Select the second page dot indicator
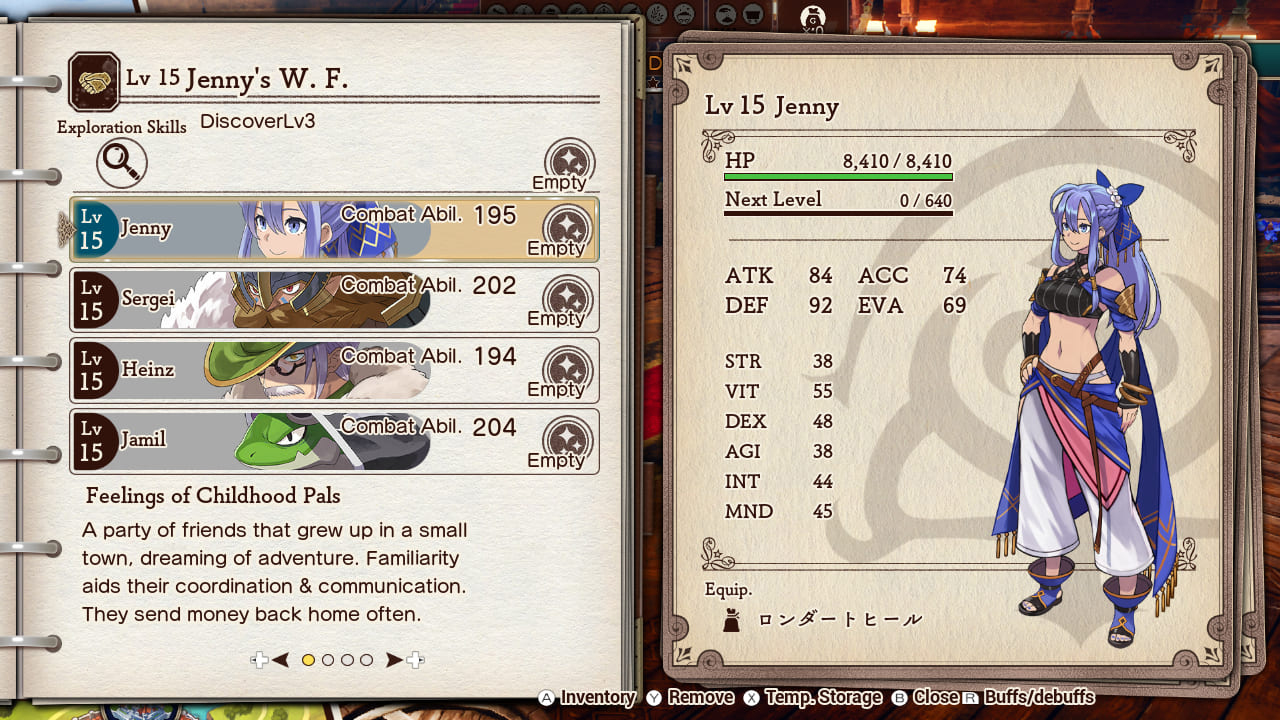The width and height of the screenshot is (1280, 720). coord(329,661)
